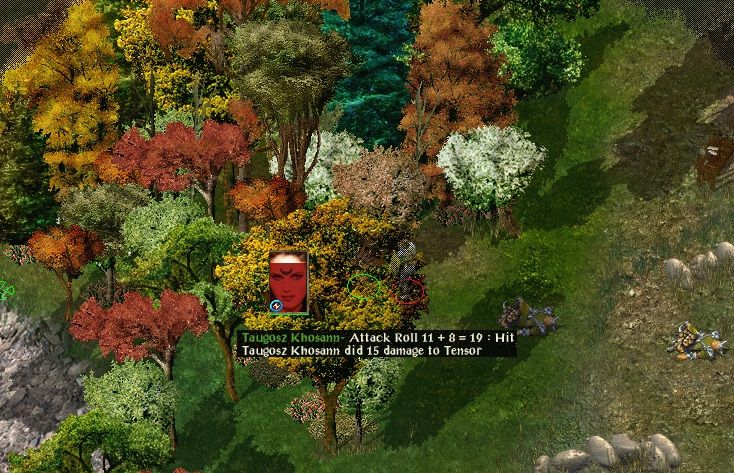Select the red-faced character portrait
The width and height of the screenshot is (734, 473).
click(288, 278)
